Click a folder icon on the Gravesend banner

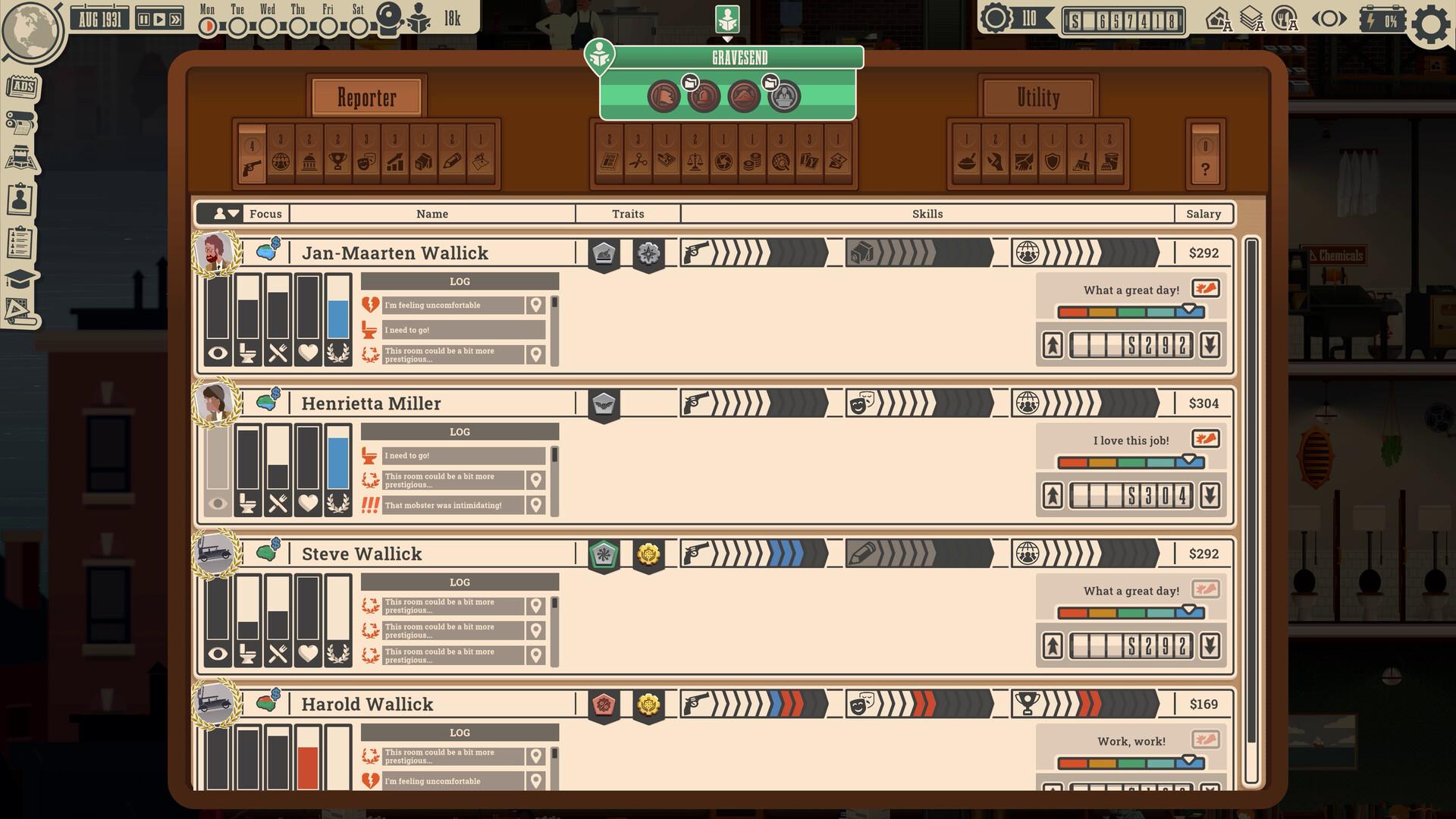(x=691, y=82)
